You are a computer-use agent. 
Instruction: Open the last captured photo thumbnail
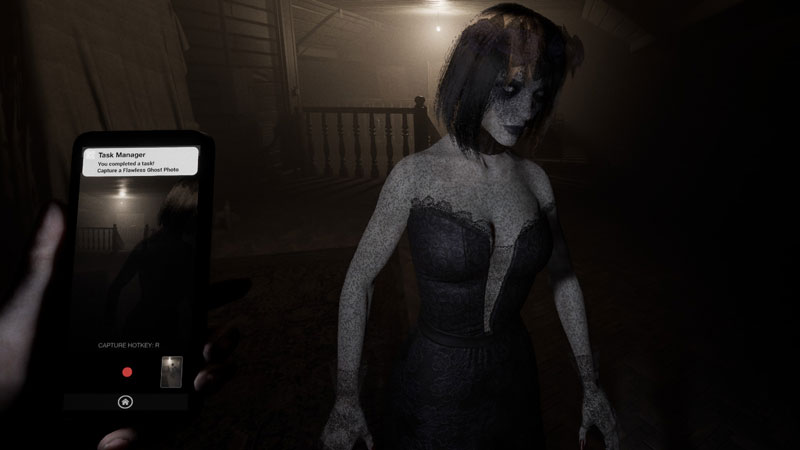[x=171, y=370]
